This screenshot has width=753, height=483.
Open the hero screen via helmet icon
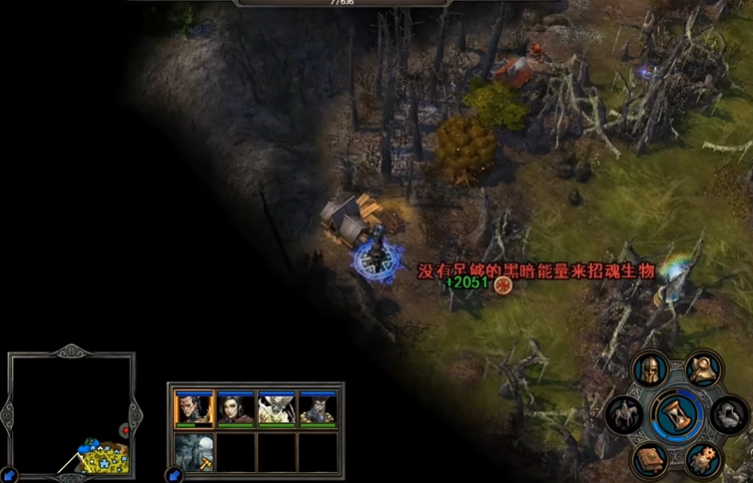coord(650,372)
